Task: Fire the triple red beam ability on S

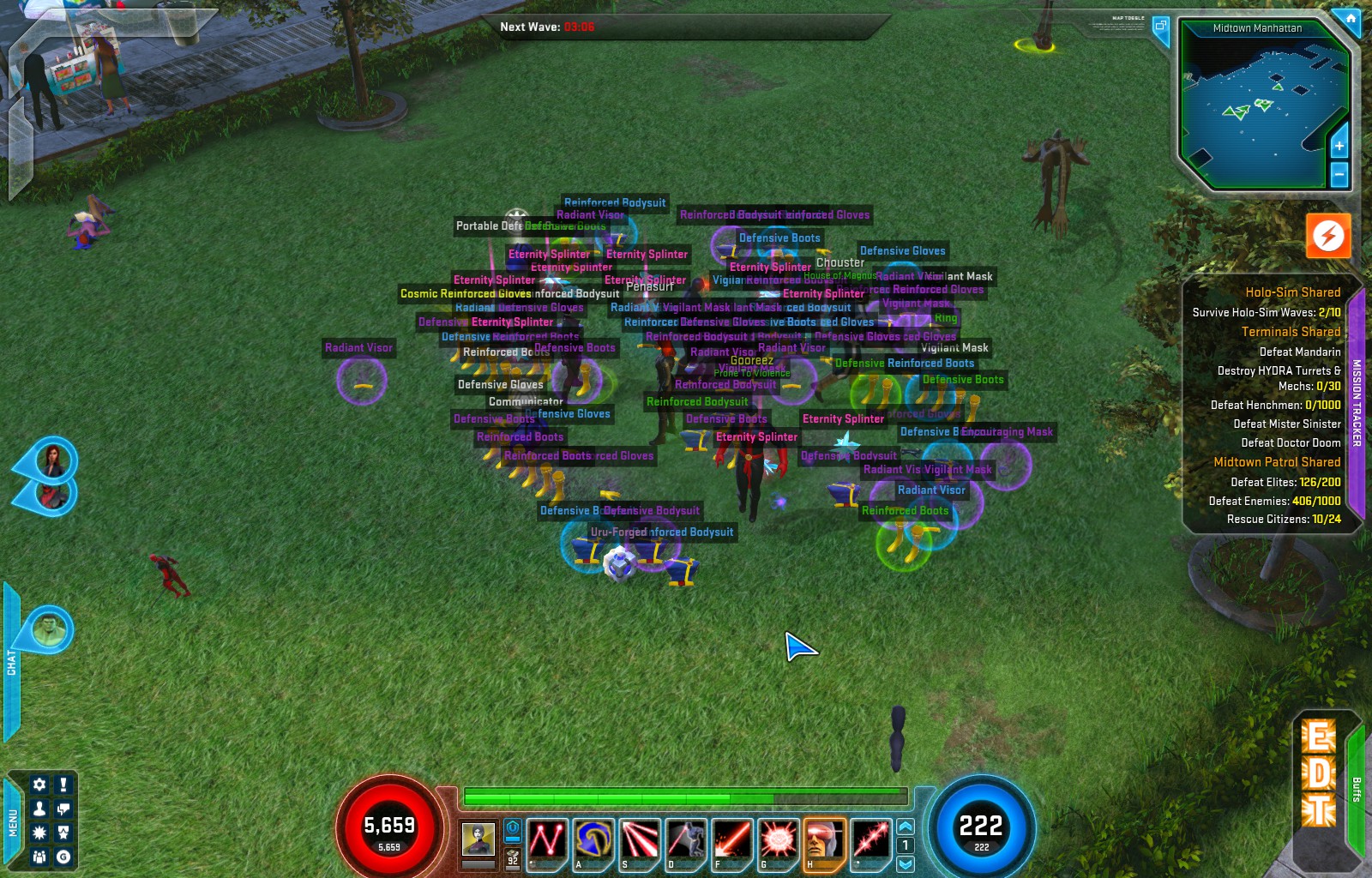Action: (639, 839)
